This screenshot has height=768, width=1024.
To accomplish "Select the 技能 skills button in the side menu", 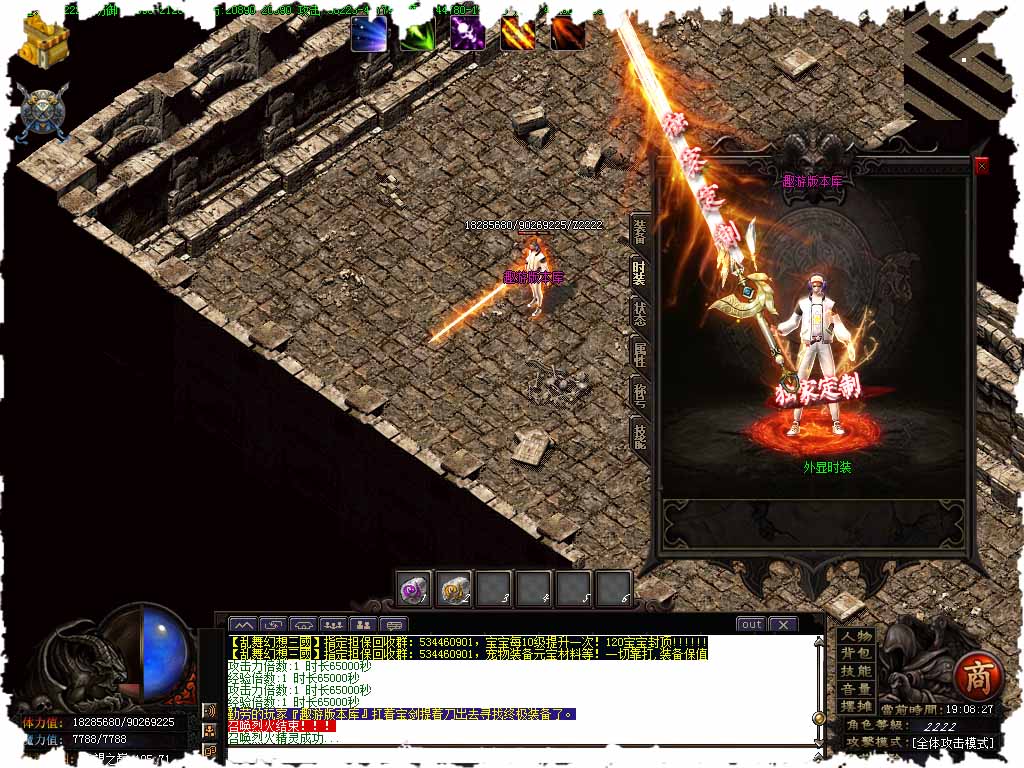I will [856, 671].
